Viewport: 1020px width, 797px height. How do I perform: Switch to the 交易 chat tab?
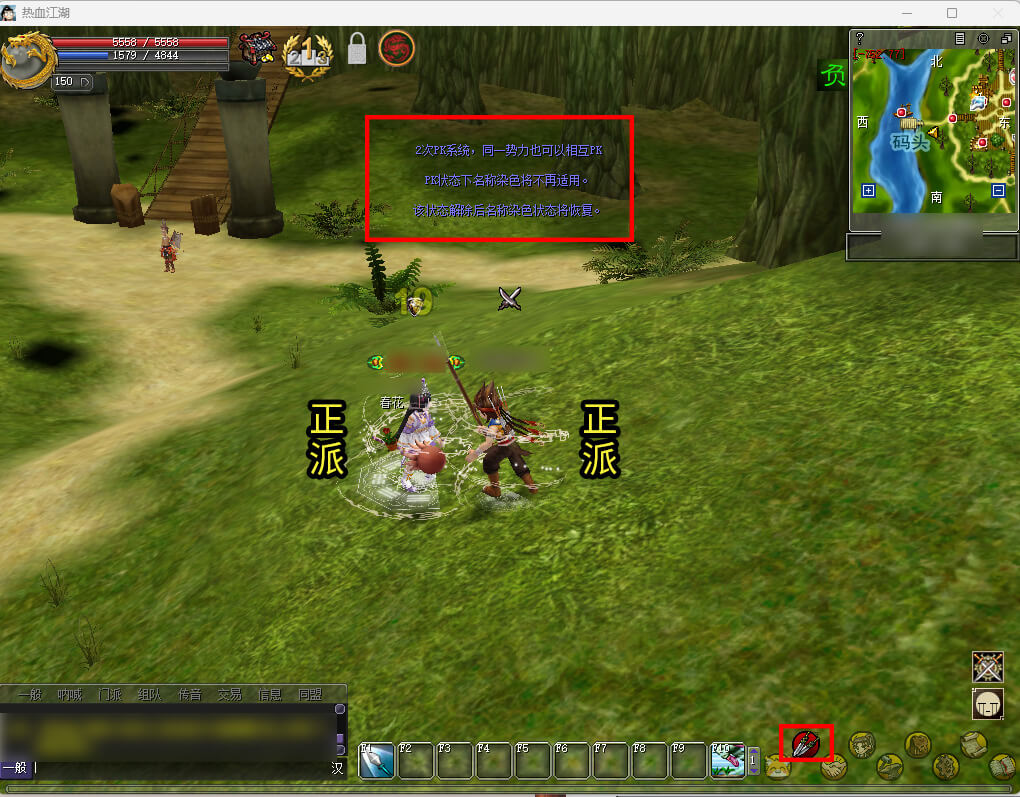click(x=230, y=694)
